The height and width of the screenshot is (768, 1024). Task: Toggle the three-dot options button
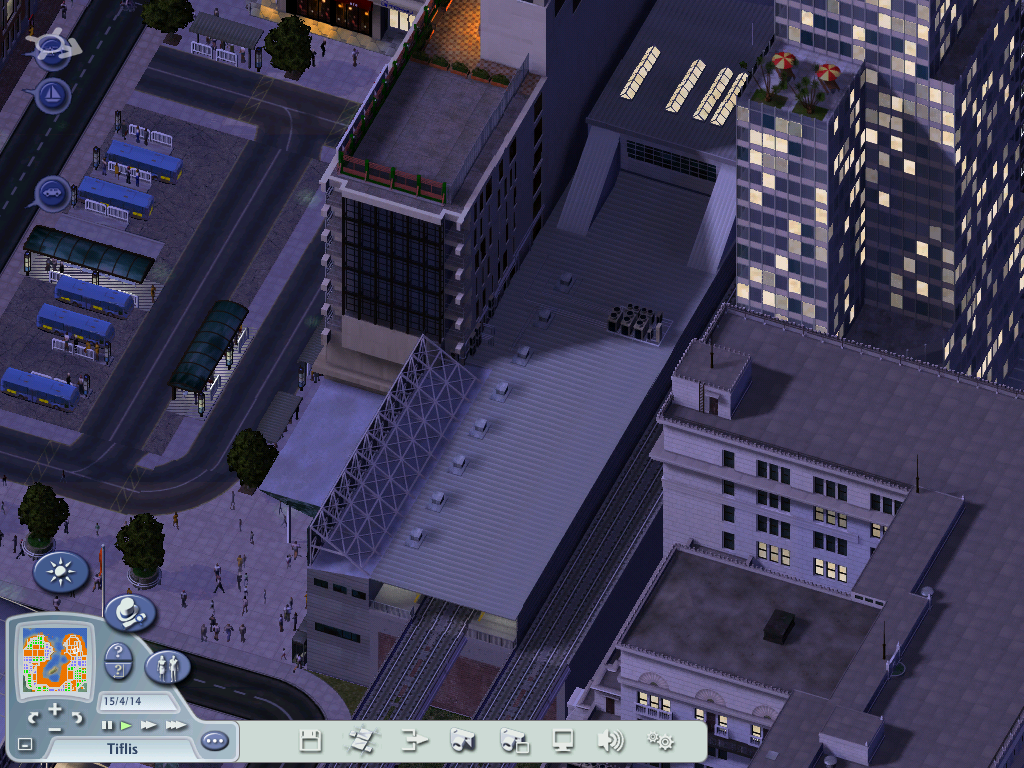coord(214,741)
